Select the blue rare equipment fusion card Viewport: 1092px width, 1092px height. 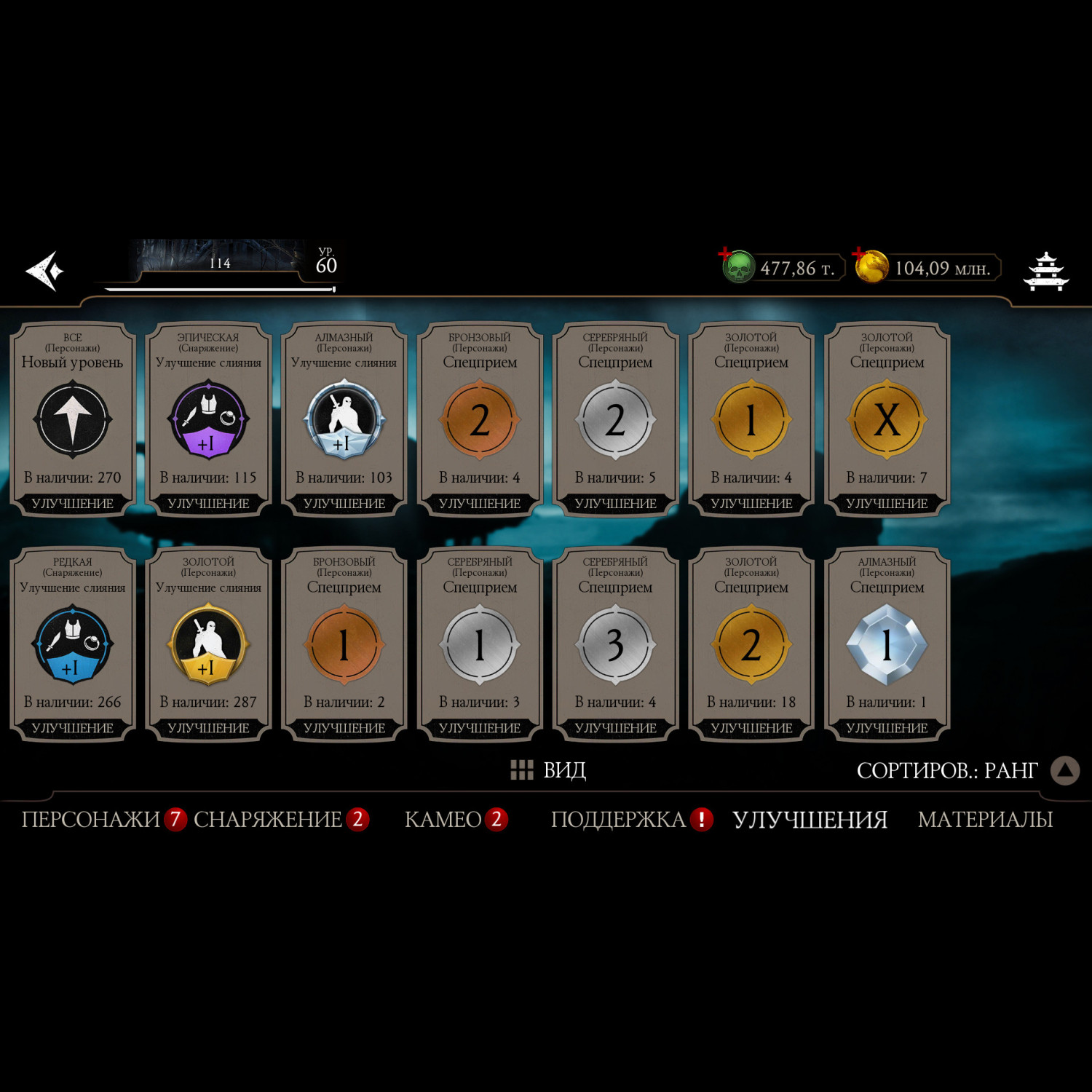(73, 645)
